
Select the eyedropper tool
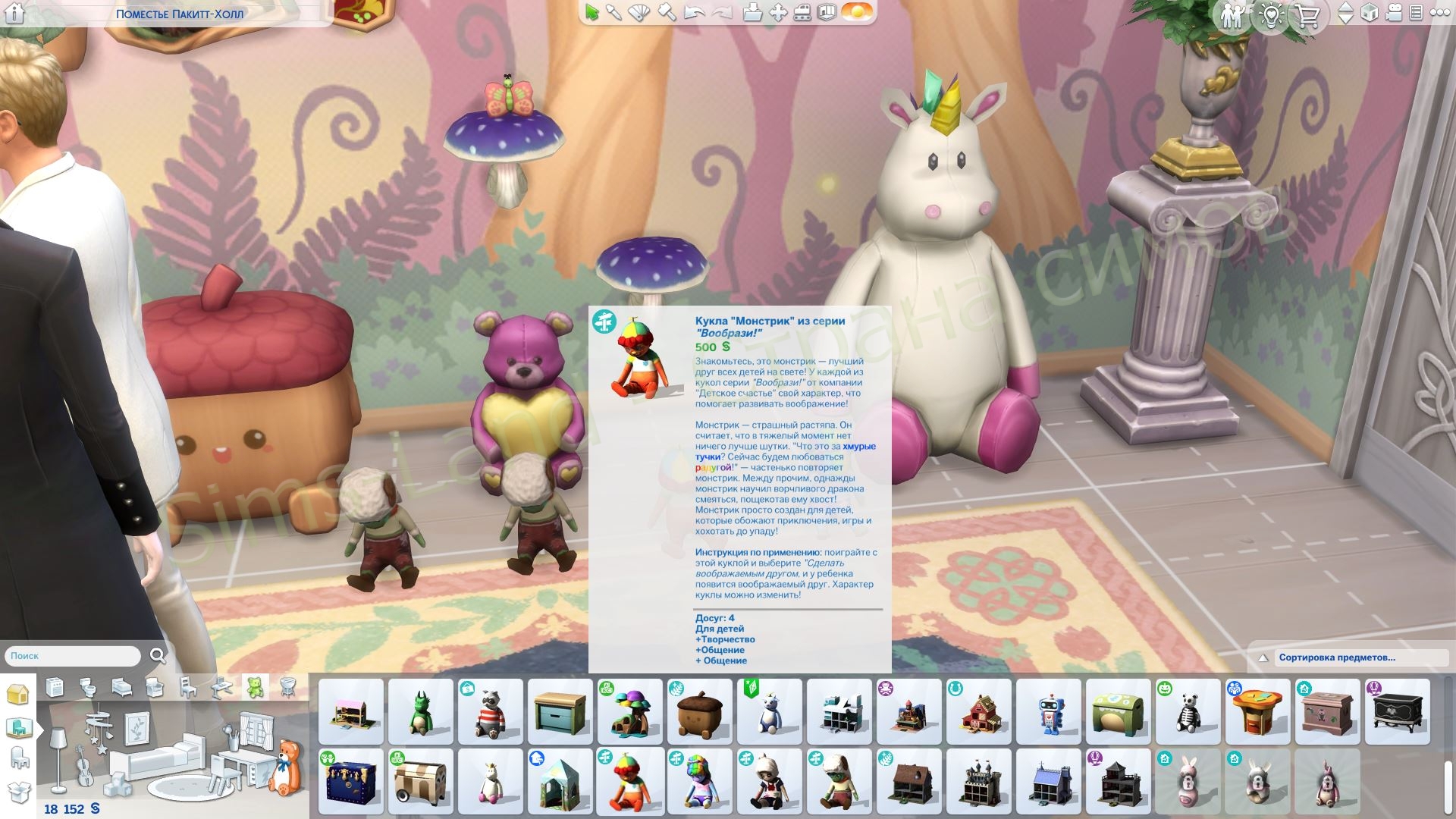tap(614, 13)
